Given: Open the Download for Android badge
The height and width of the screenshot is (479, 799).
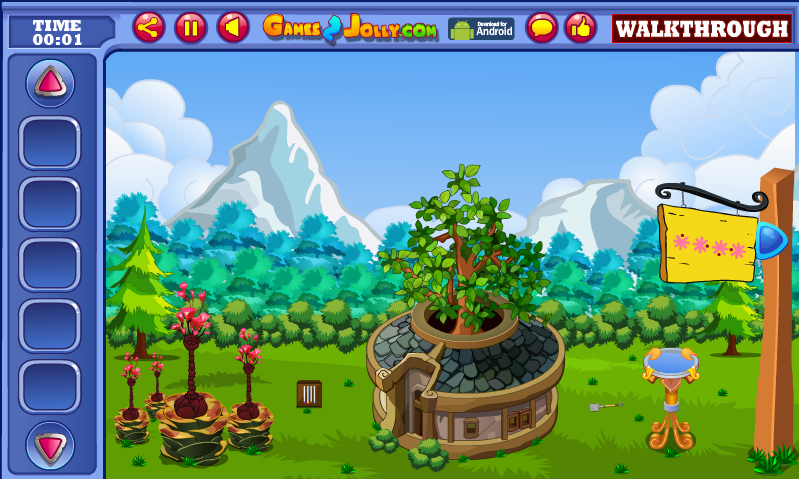Looking at the screenshot, I should [x=481, y=28].
